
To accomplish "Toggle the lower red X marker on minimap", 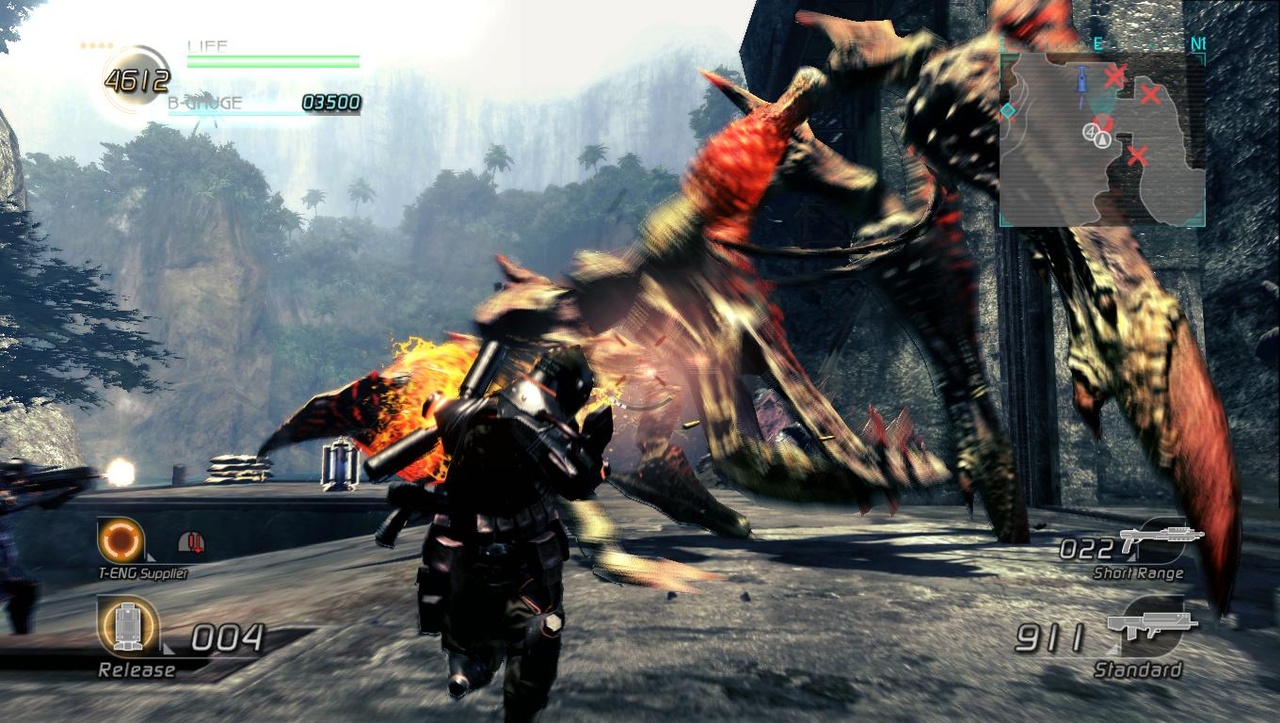I will [x=1136, y=155].
